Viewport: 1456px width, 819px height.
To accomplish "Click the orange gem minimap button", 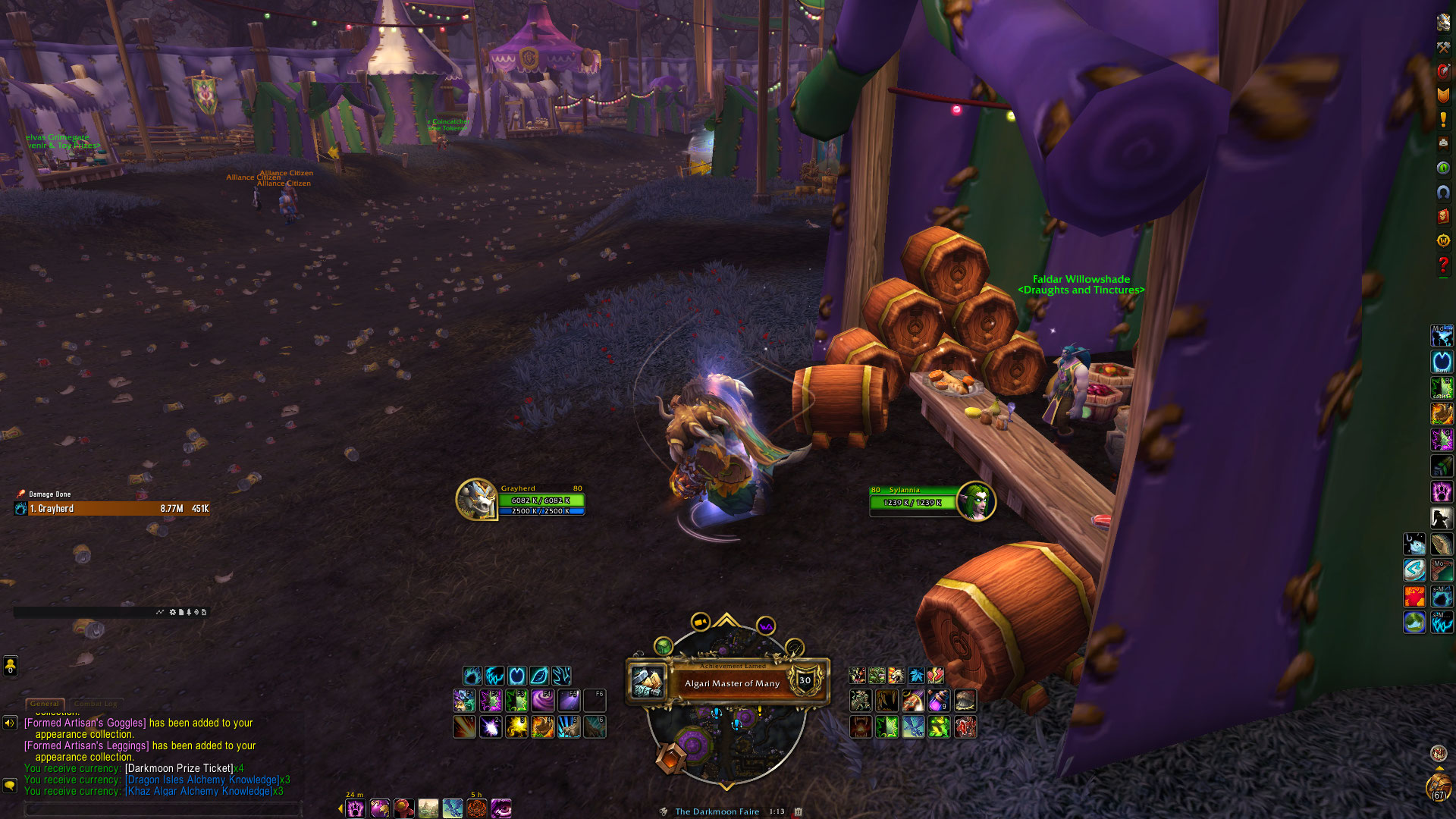I will click(671, 758).
